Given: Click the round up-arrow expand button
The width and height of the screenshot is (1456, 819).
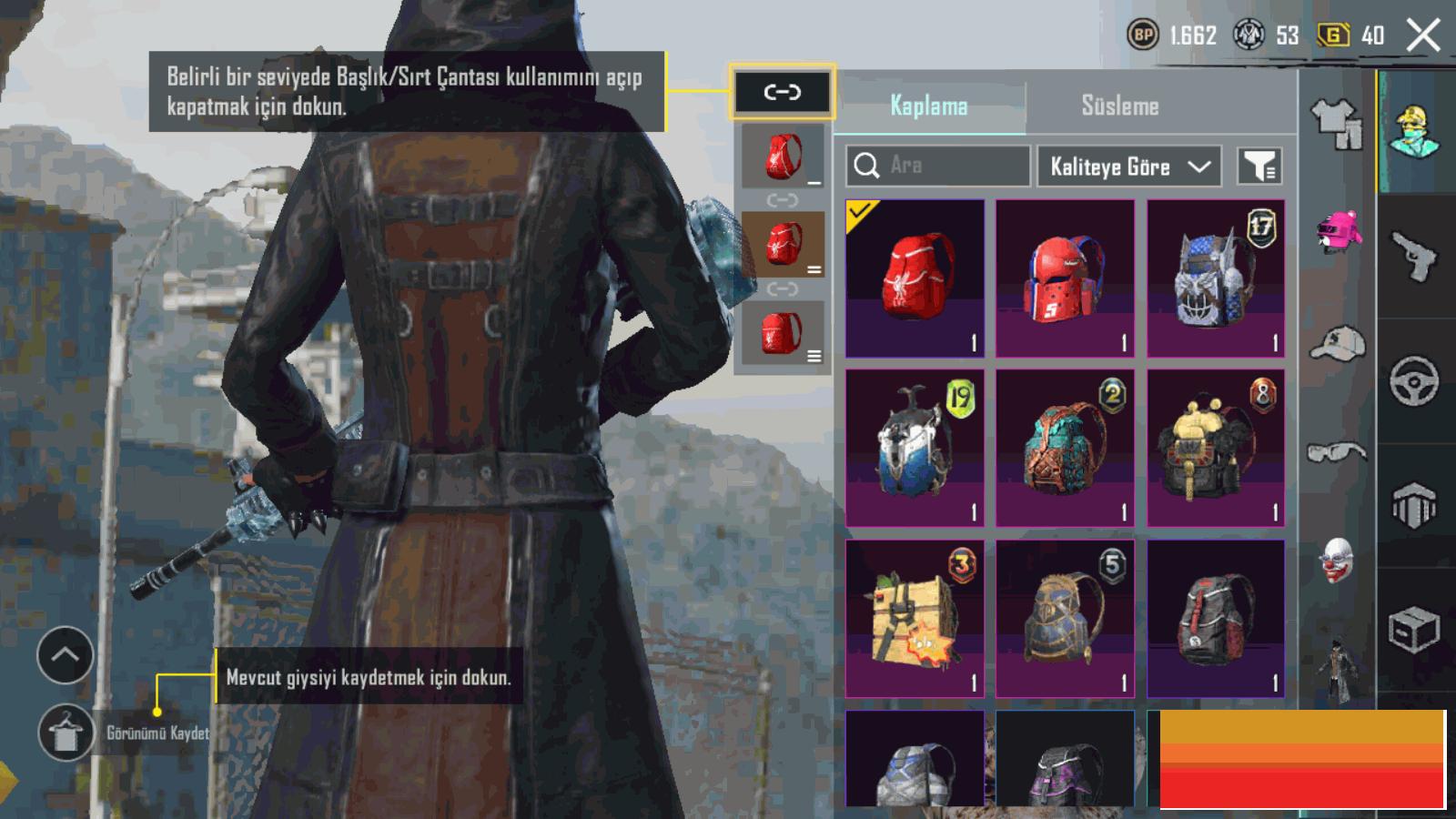Looking at the screenshot, I should [66, 654].
